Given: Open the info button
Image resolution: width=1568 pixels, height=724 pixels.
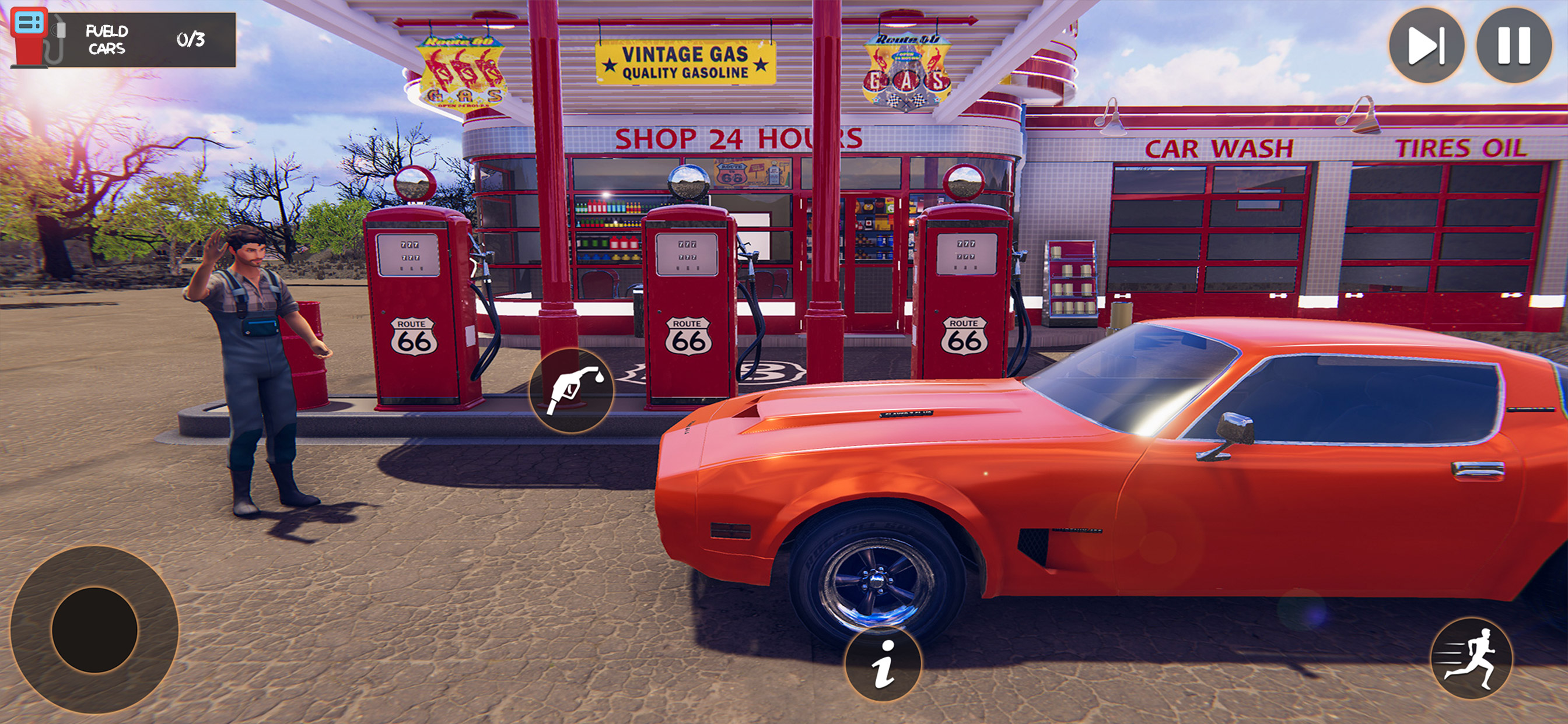Looking at the screenshot, I should tap(883, 663).
